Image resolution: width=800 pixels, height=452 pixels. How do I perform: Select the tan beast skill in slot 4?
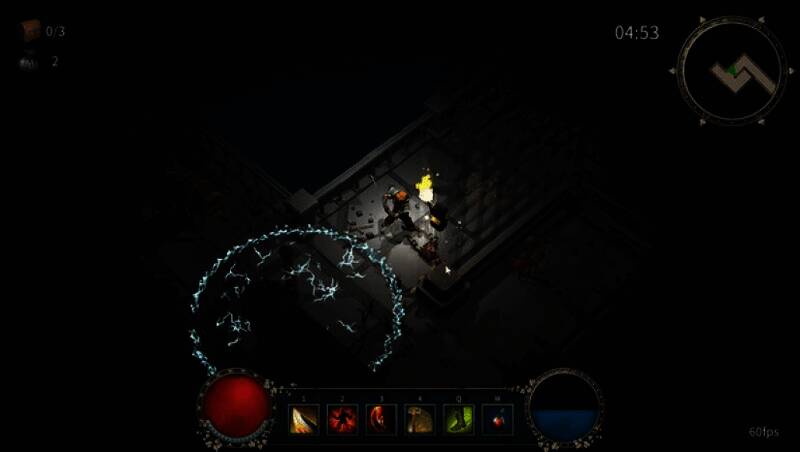tap(420, 419)
